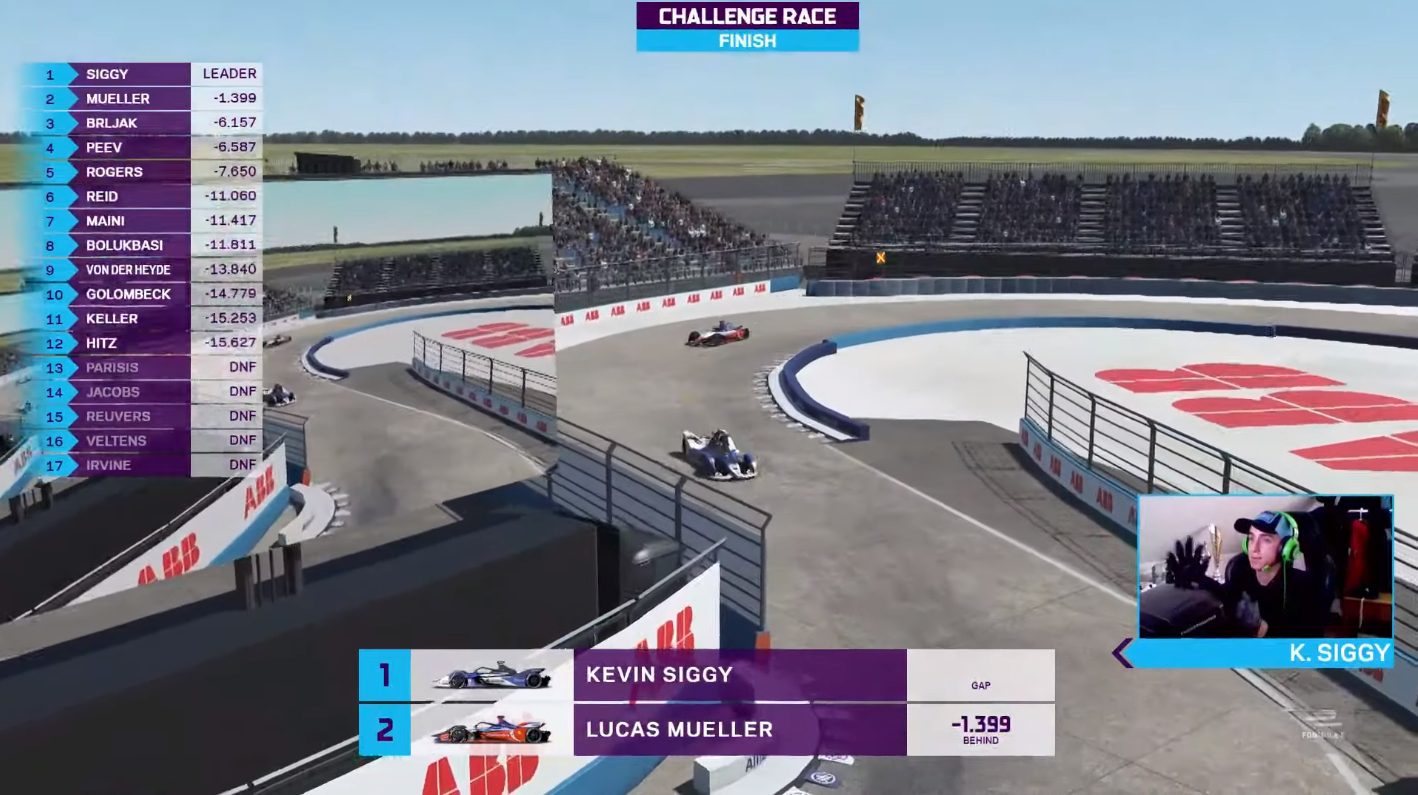
Task: Select Mueller's row in the leaderboard
Action: coord(140,98)
